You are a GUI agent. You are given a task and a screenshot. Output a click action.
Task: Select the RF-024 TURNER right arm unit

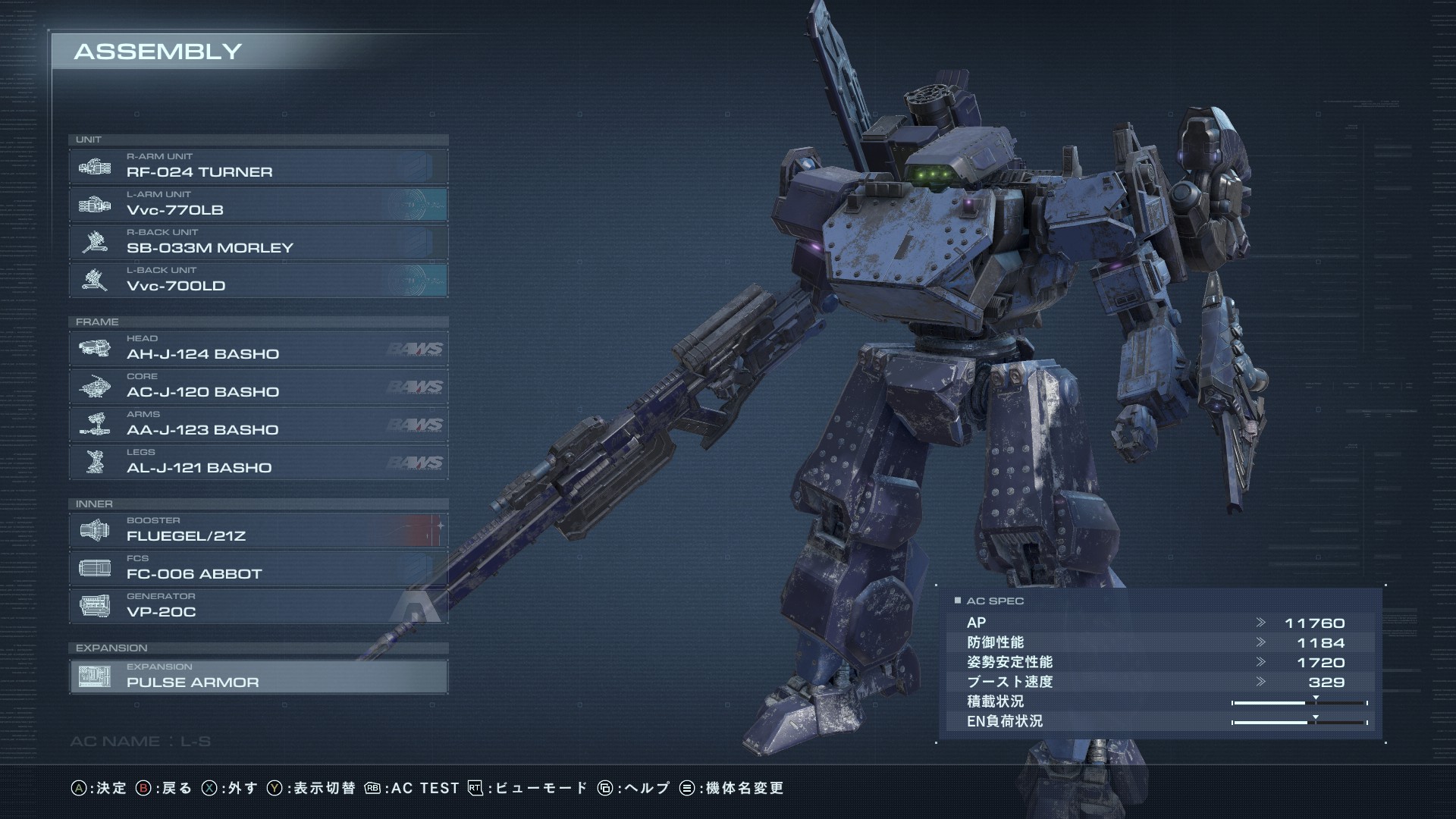coord(258,166)
